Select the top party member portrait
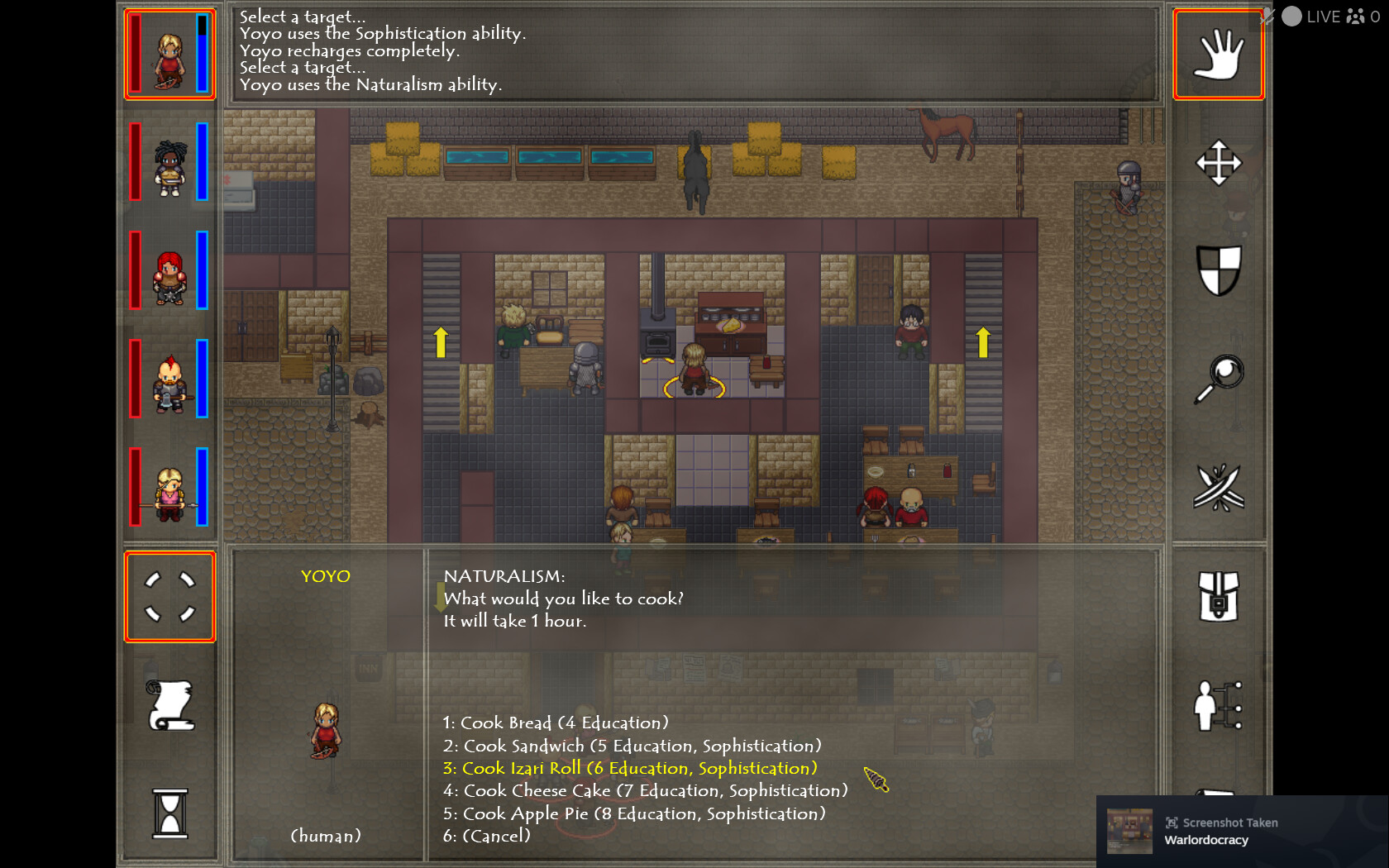The width and height of the screenshot is (1389, 868). coord(169,52)
